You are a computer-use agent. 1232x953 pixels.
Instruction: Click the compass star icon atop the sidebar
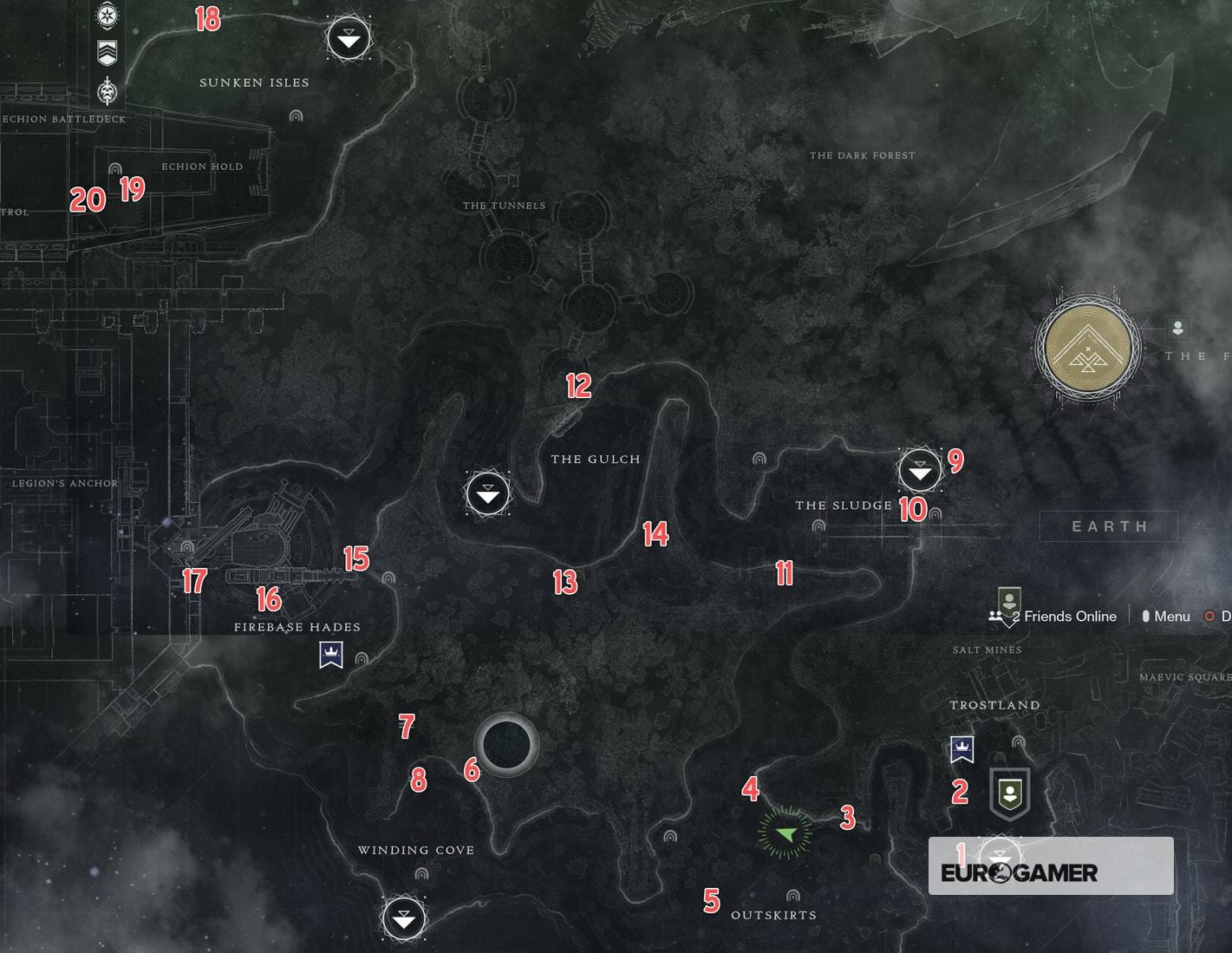click(x=107, y=16)
